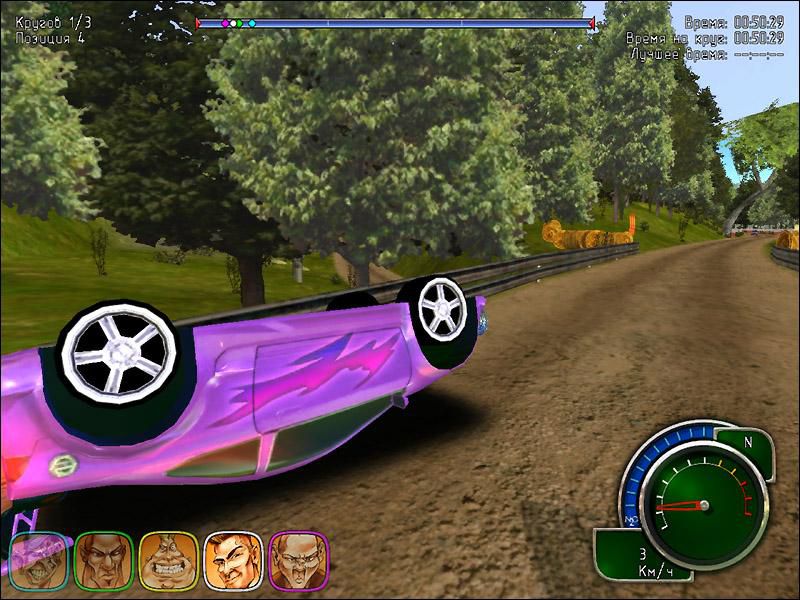Choose the yellow-framed grinning racer portrait
Viewport: 800px width, 600px height.
pos(168,560)
